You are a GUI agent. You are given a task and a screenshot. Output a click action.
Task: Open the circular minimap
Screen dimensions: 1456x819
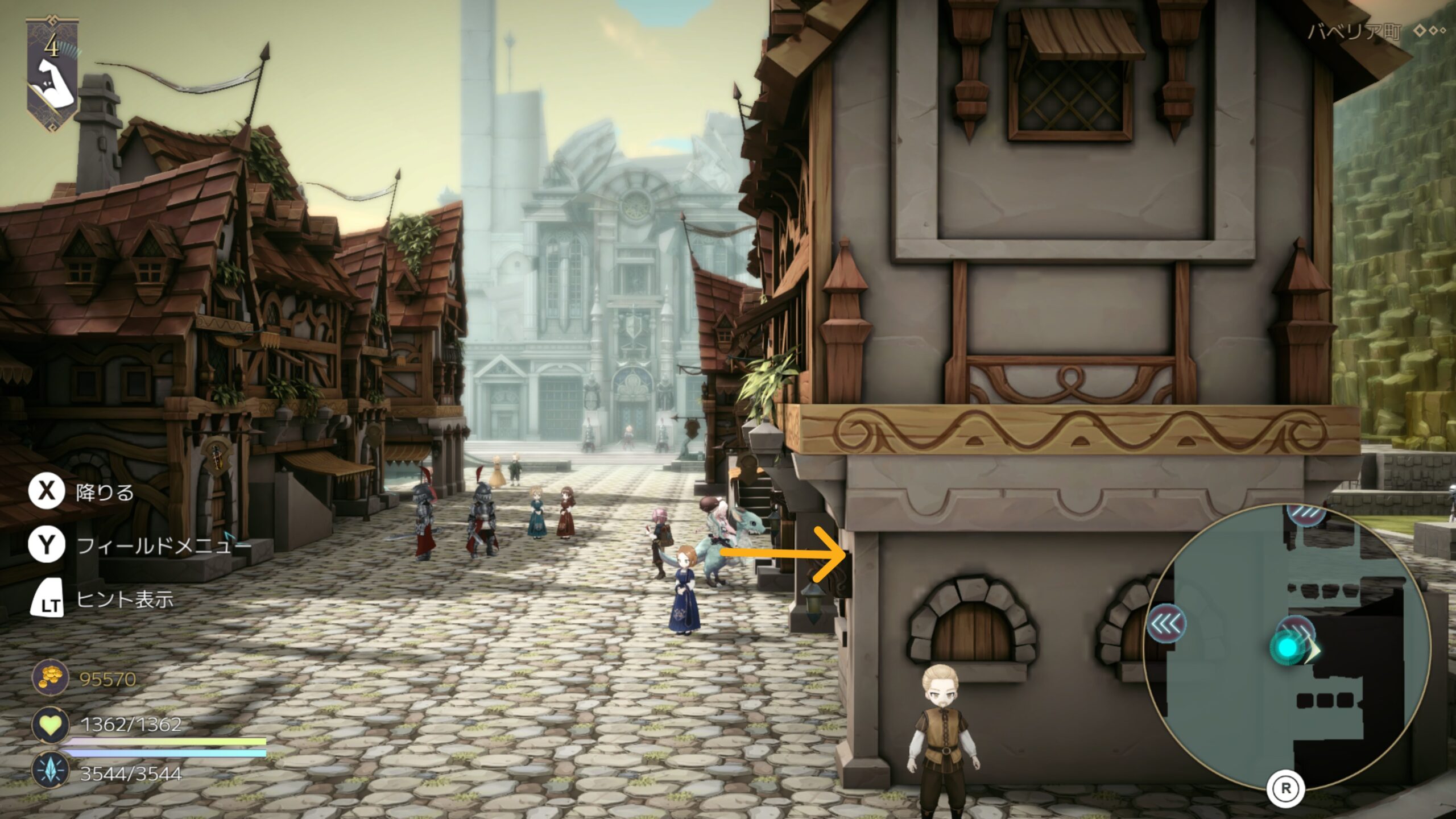(x=1285, y=646)
